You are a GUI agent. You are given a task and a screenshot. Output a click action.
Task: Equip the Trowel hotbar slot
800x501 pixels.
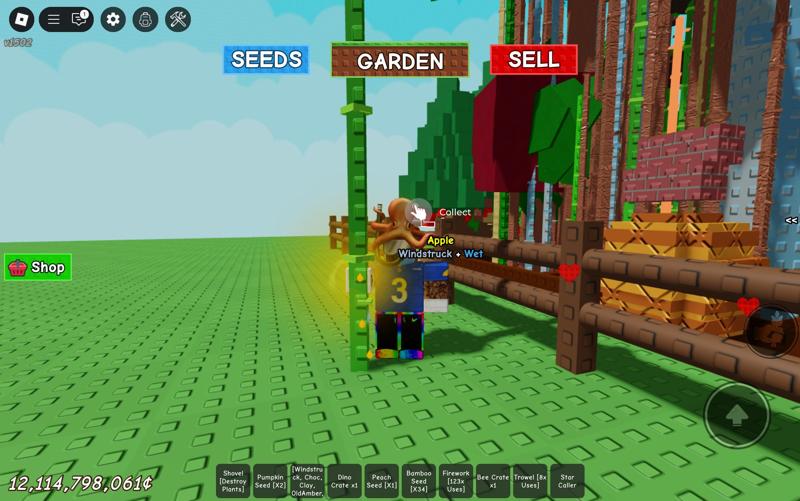[x=530, y=481]
